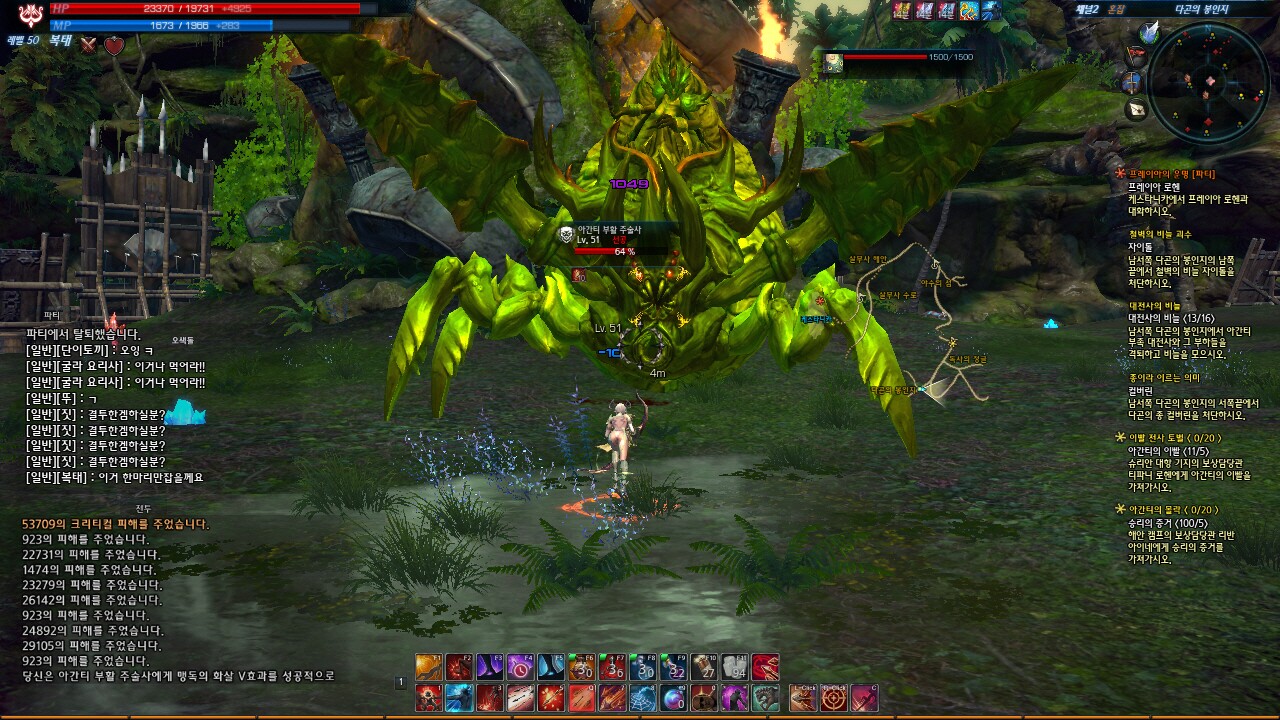This screenshot has height=720, width=1280.
Task: Click the crossed swords icon by character name
Action: [89, 45]
